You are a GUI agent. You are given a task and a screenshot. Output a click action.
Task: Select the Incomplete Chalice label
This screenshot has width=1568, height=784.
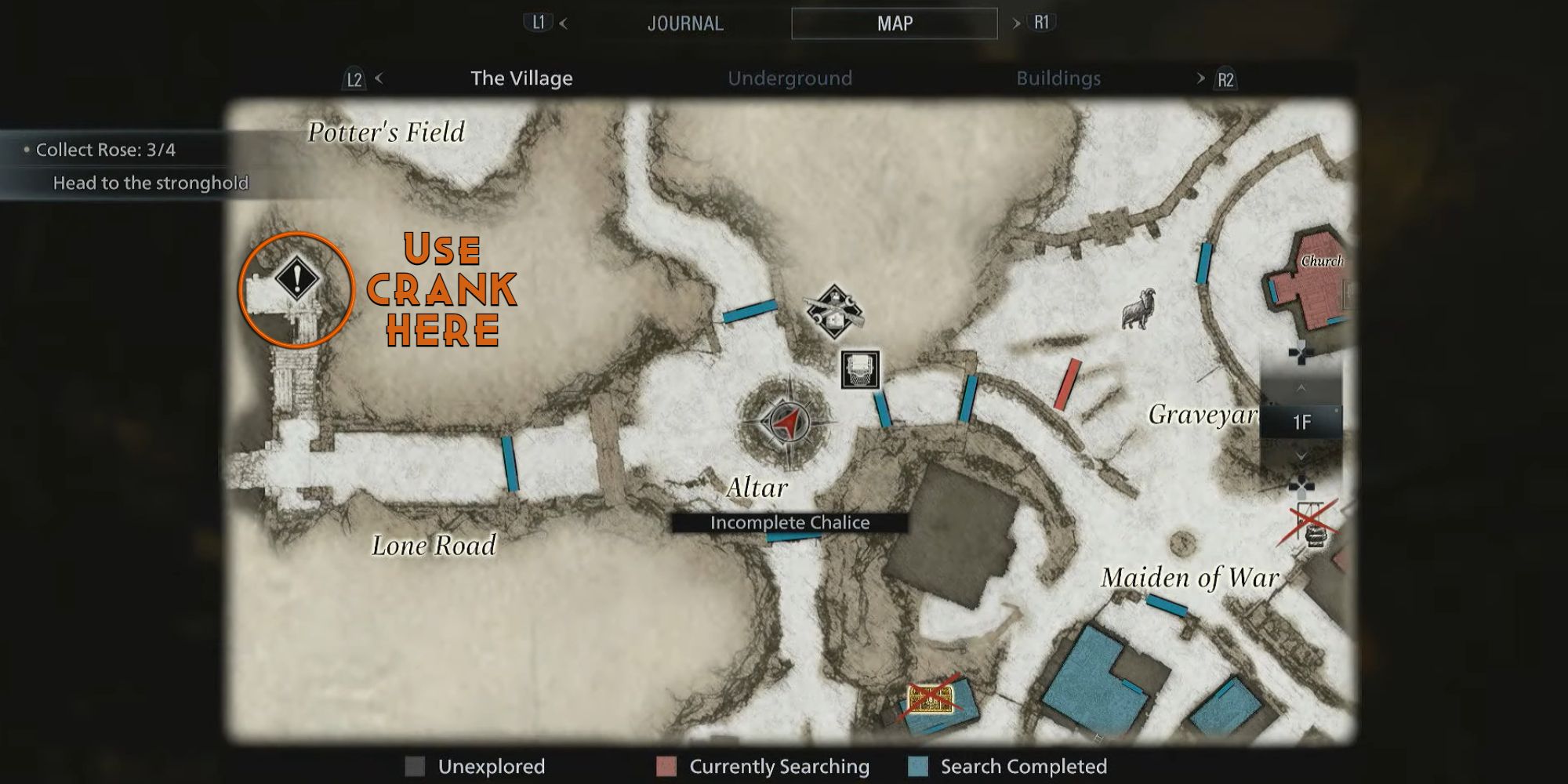[x=789, y=523]
